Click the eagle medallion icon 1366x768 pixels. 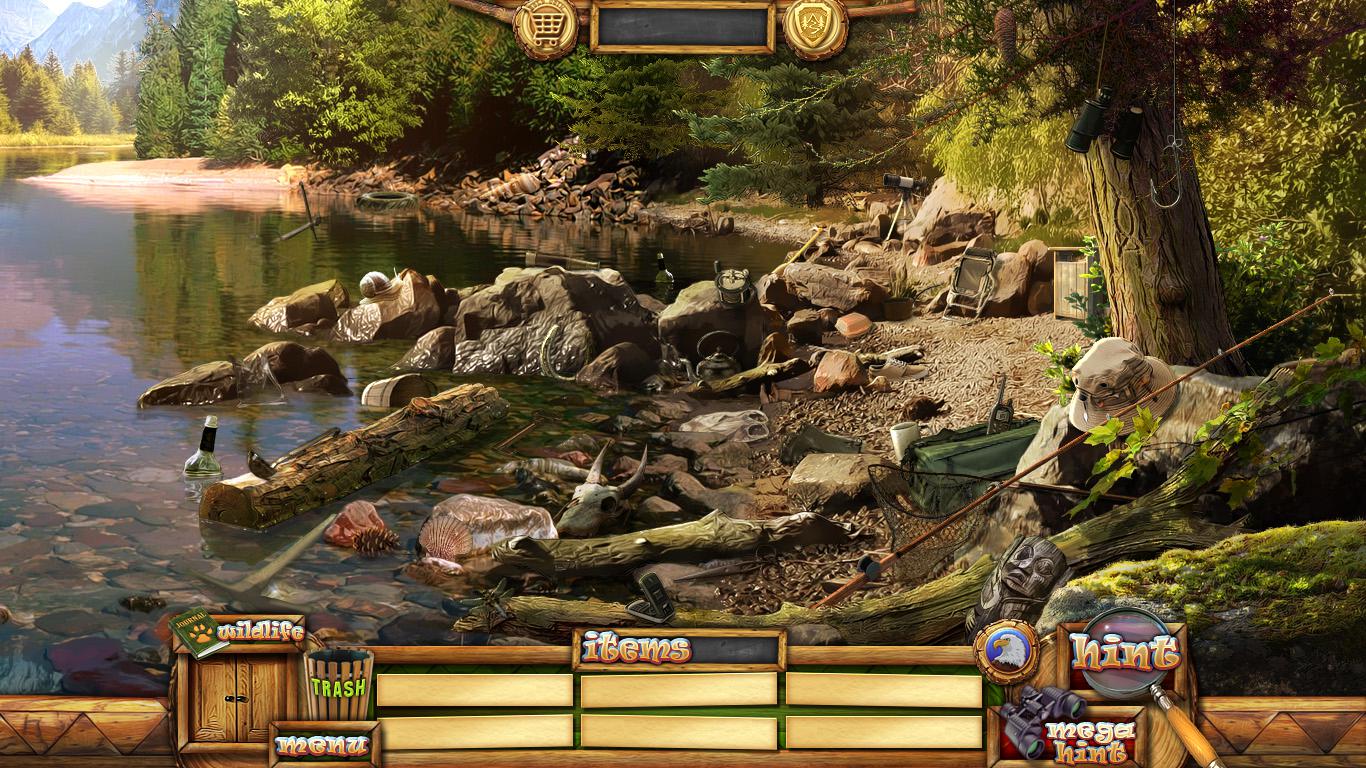pos(1005,651)
